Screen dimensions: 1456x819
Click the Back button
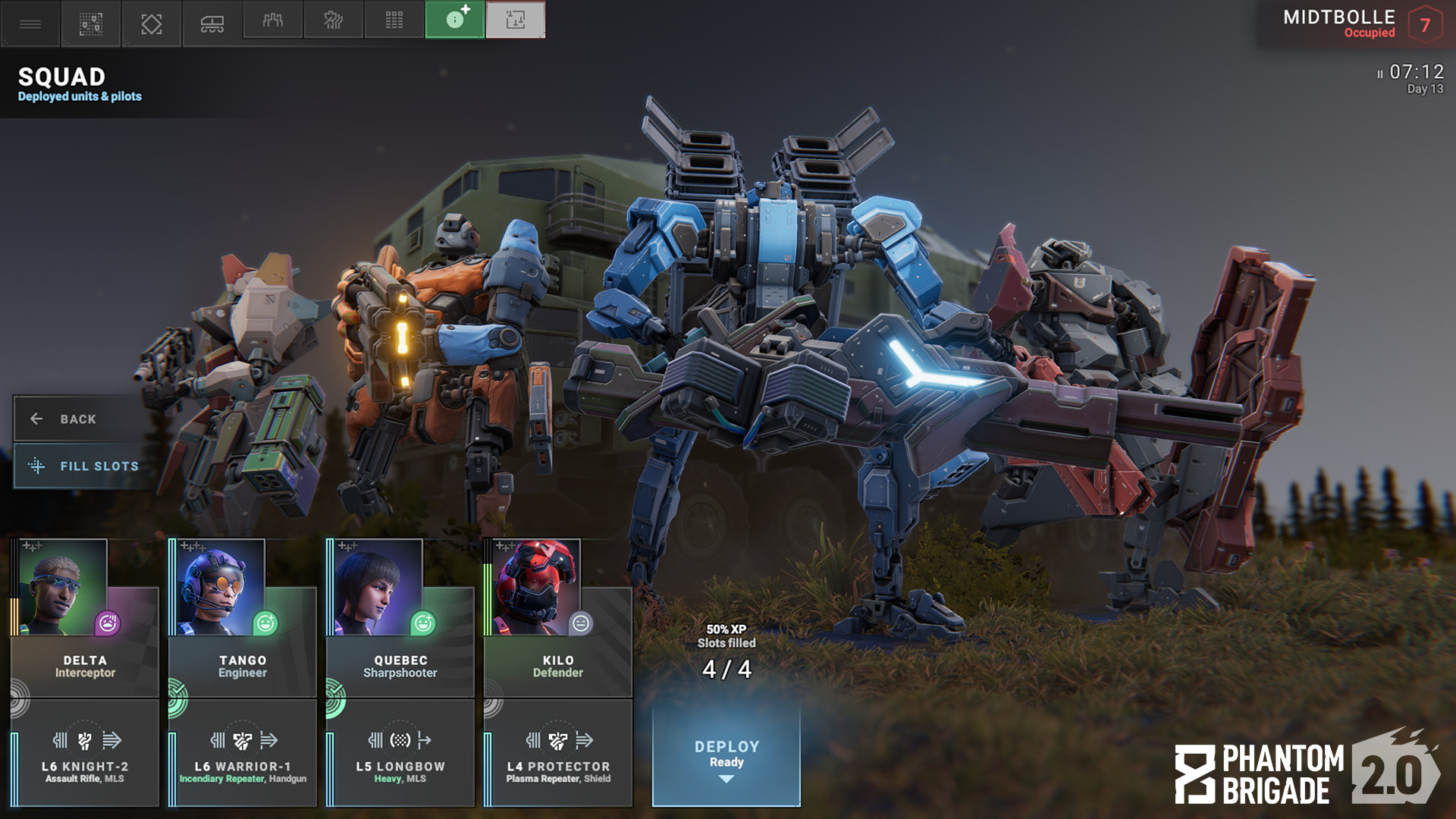tap(76, 419)
